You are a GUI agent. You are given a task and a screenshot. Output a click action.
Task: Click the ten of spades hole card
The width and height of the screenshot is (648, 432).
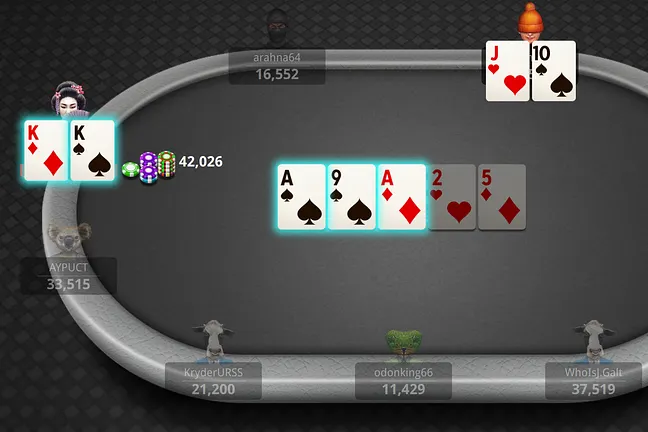click(554, 71)
